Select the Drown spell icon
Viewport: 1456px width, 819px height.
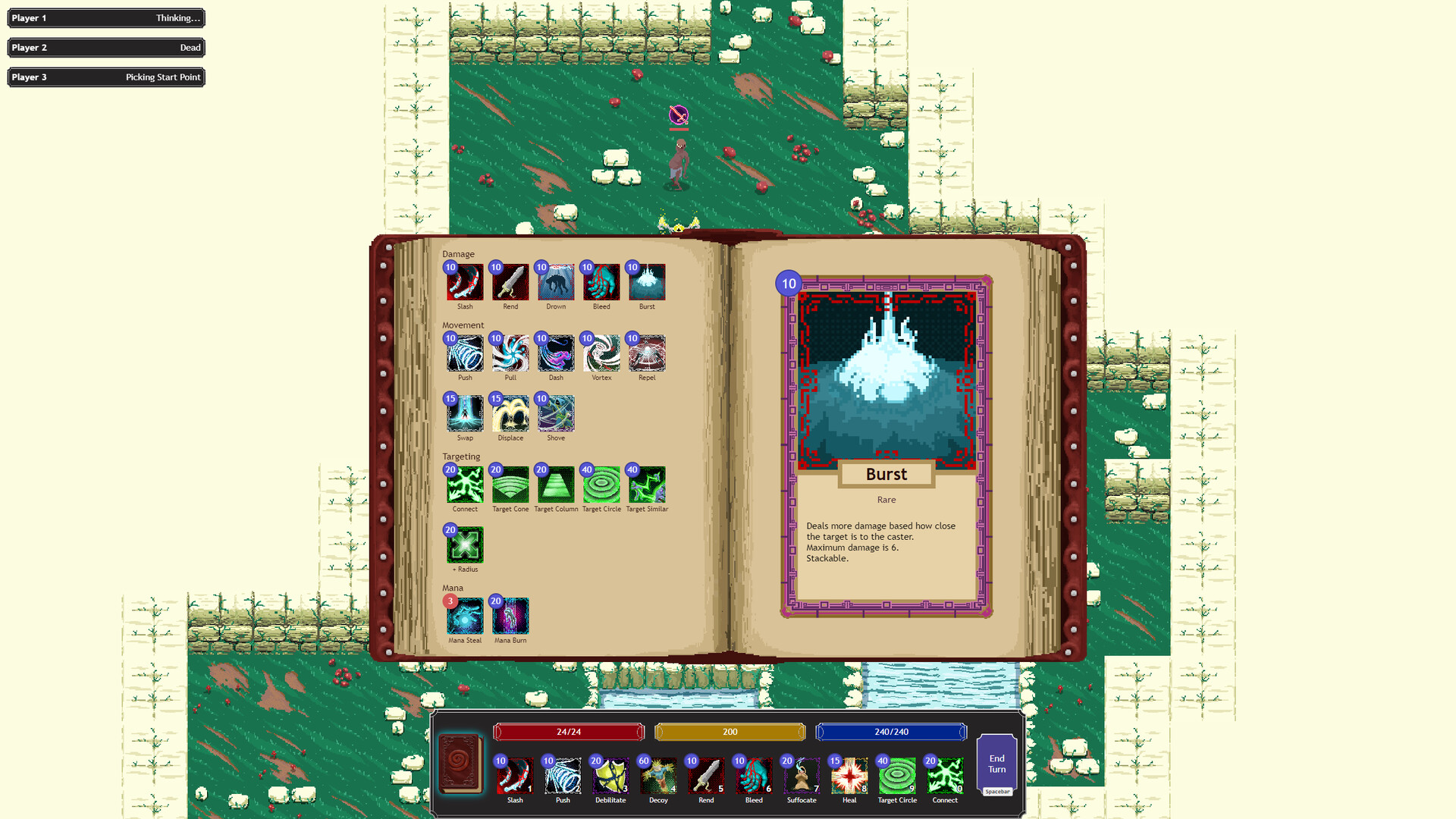pyautogui.click(x=555, y=283)
